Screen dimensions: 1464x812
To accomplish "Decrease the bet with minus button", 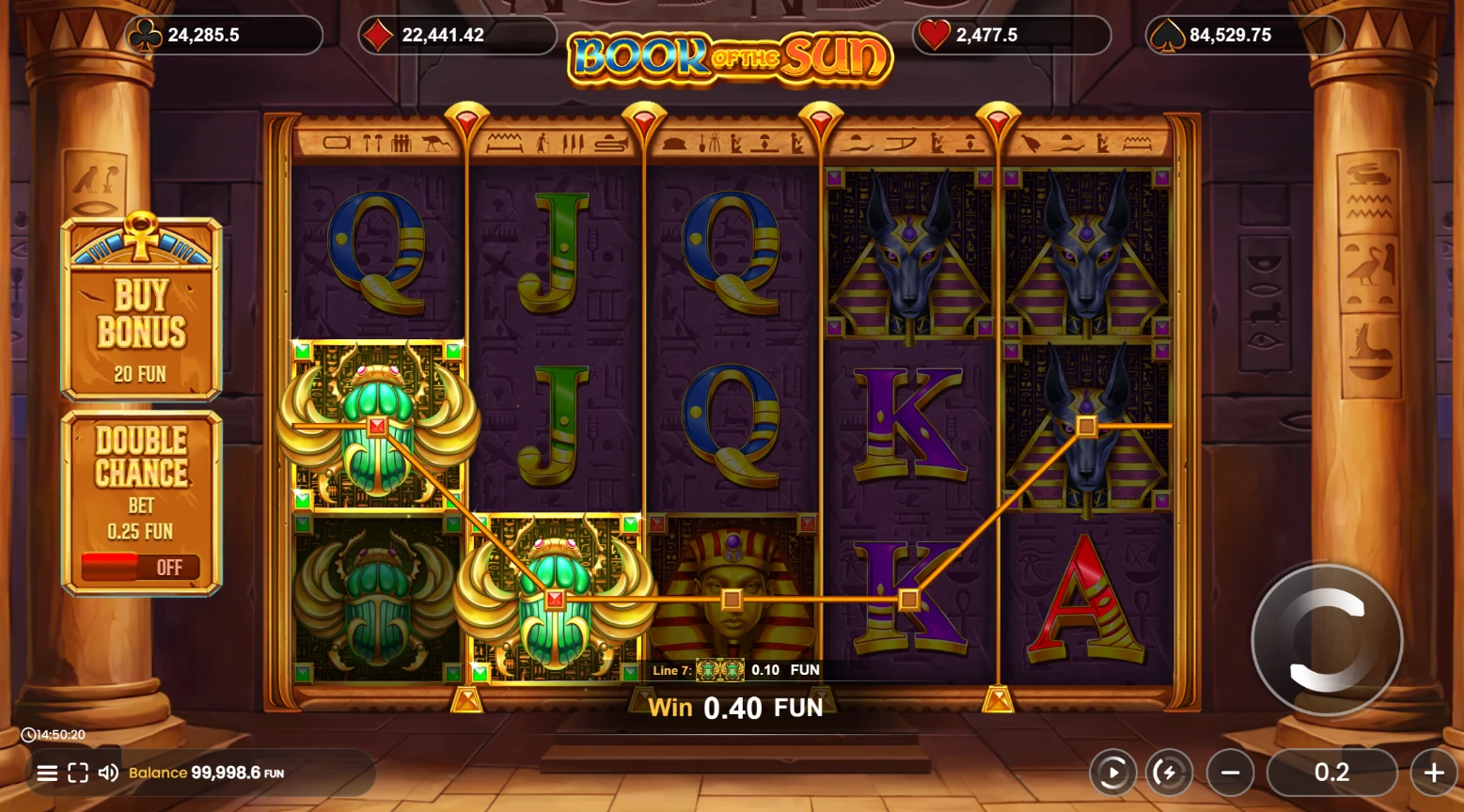I will tap(1230, 773).
